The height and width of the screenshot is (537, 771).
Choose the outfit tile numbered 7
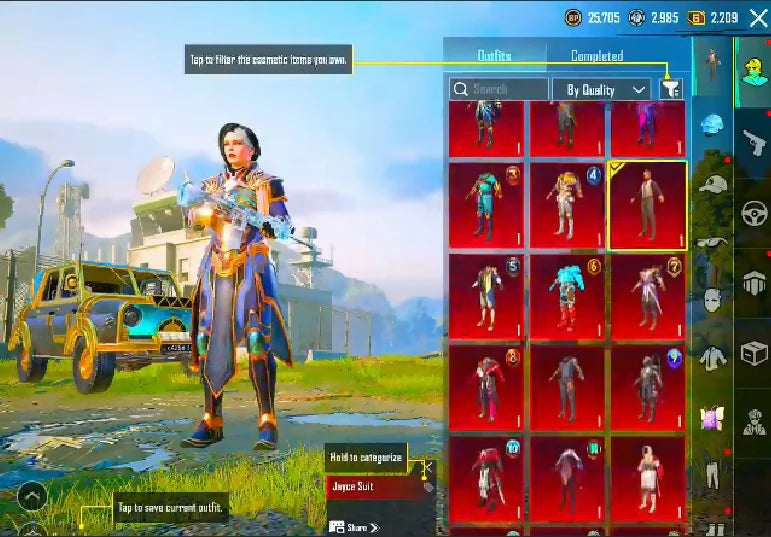[647, 297]
